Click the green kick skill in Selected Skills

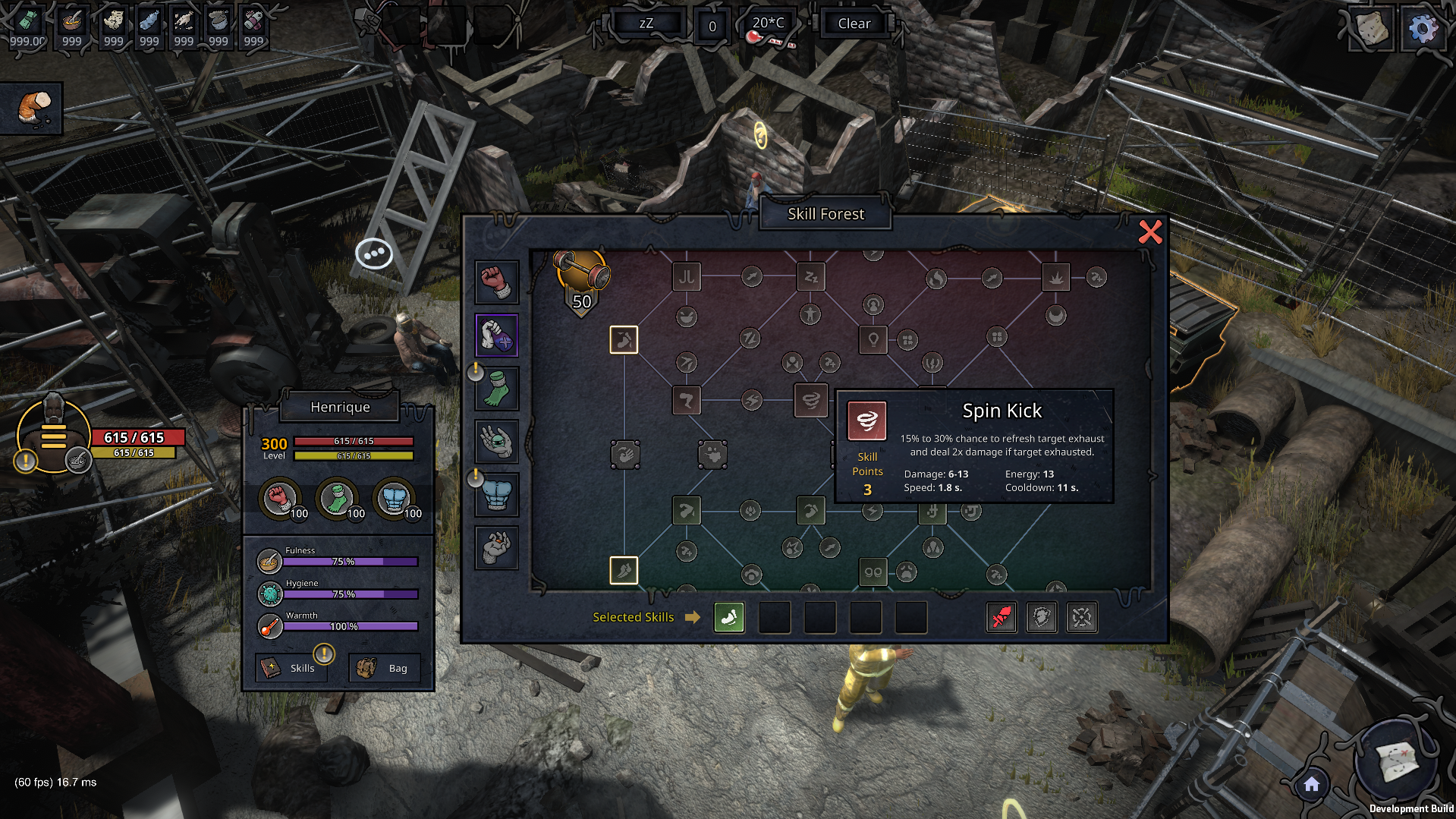(x=728, y=618)
